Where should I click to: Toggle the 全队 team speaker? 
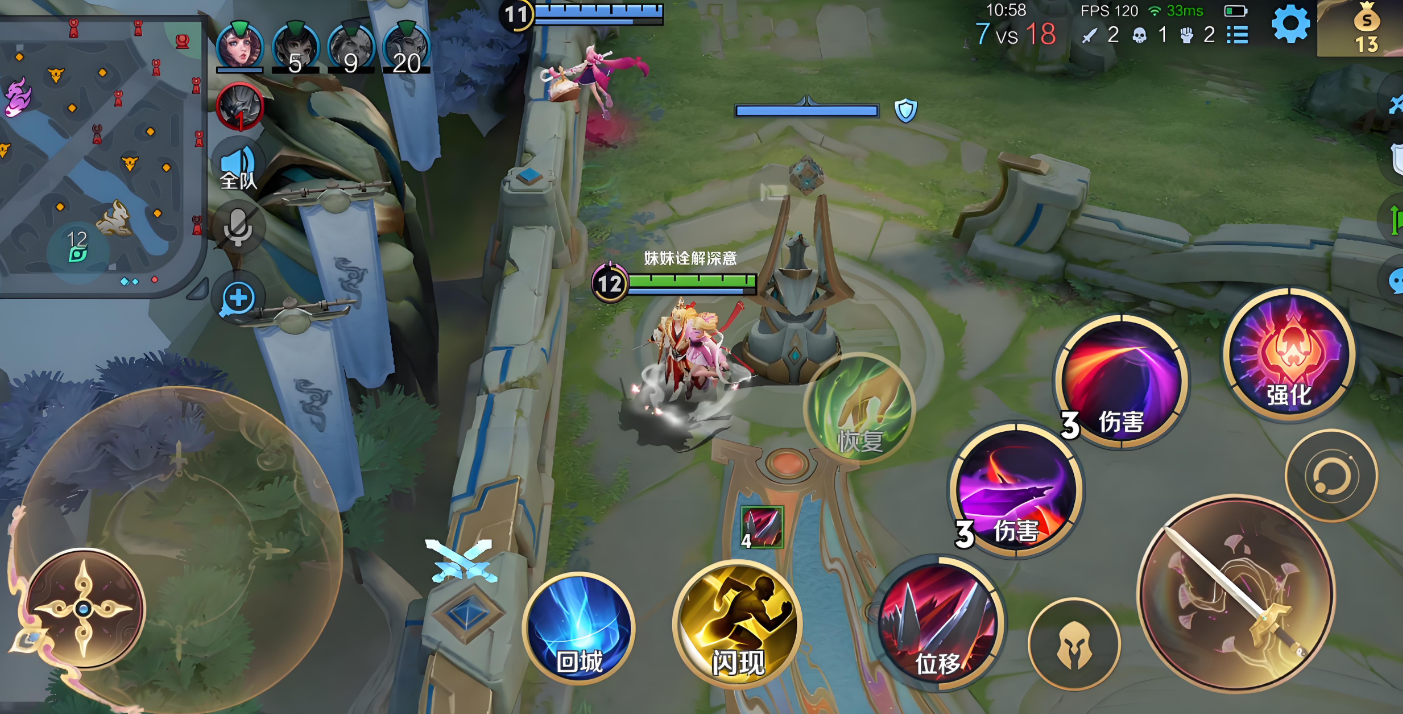click(x=238, y=166)
